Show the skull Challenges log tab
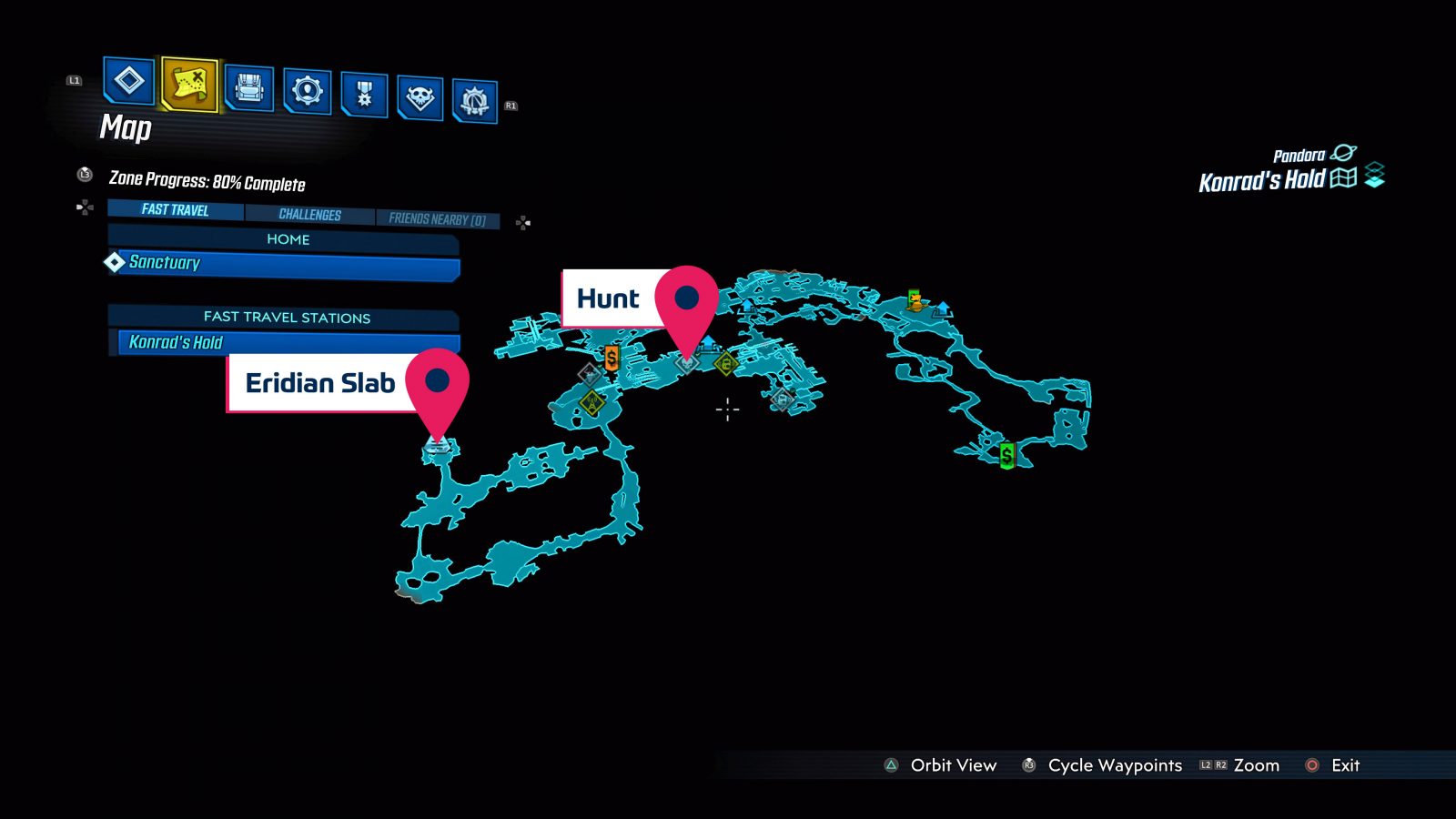 coord(420,96)
